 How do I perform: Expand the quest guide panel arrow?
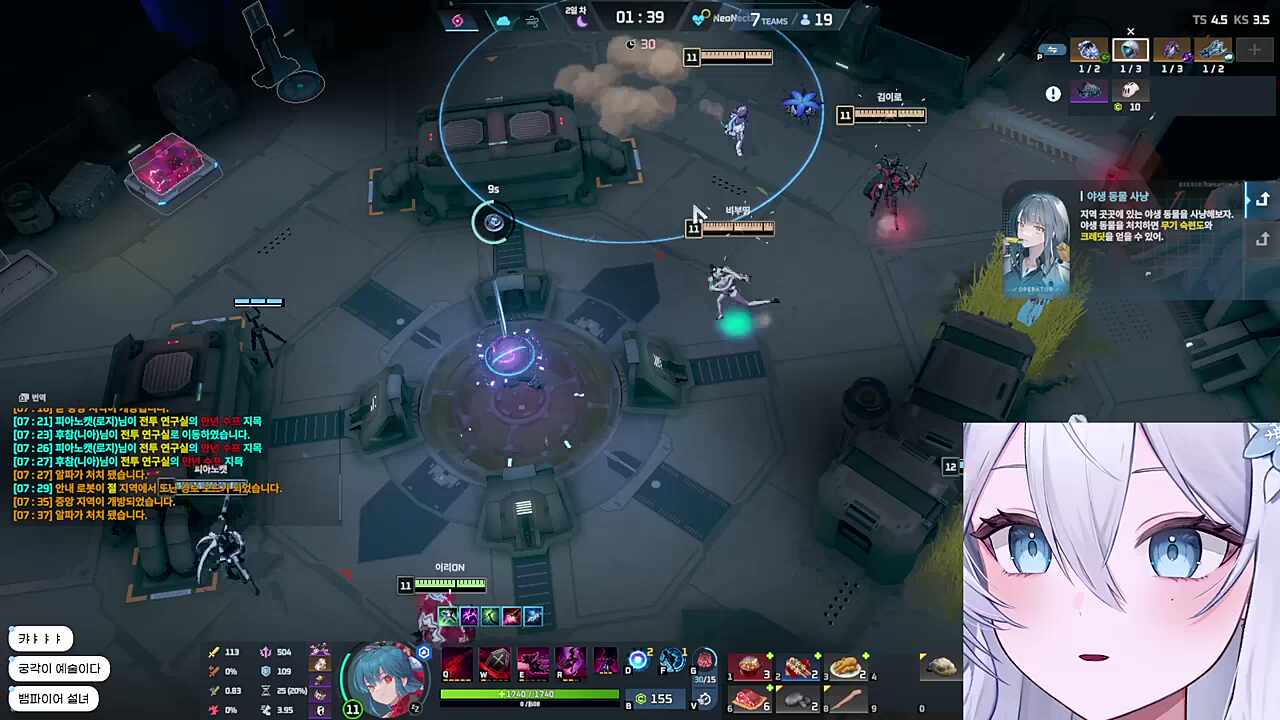point(1262,200)
